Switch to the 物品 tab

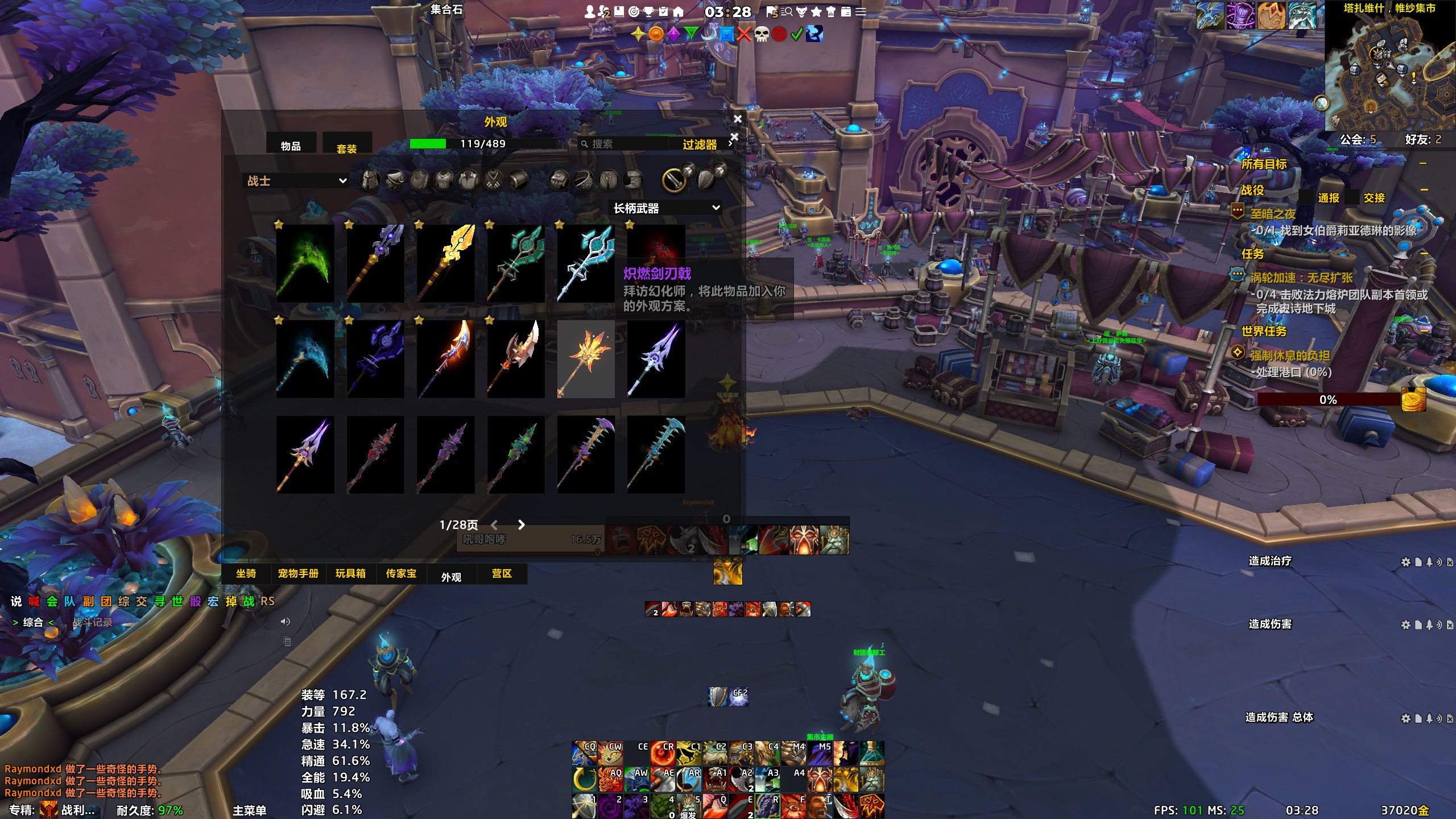[x=291, y=146]
